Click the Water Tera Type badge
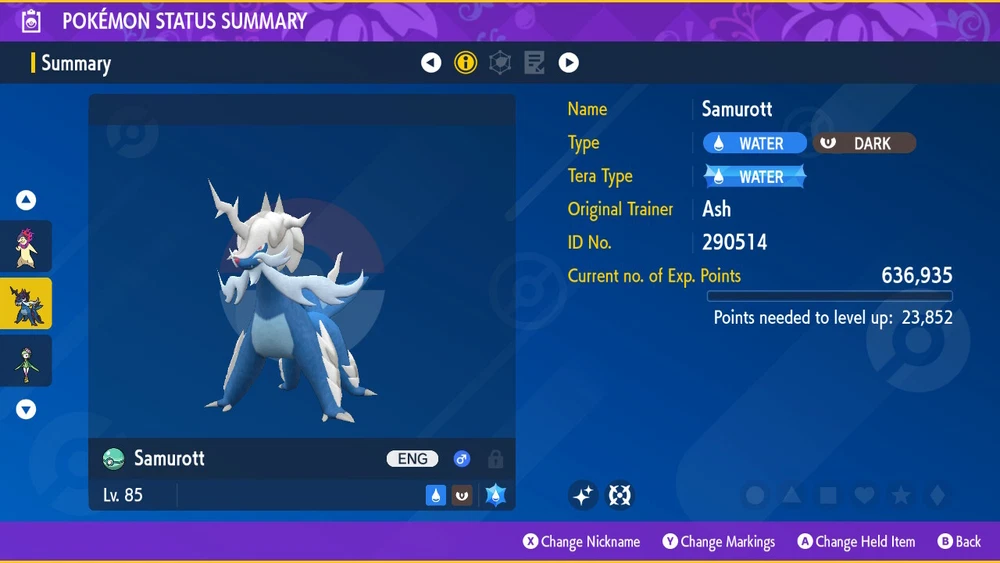The width and height of the screenshot is (1000, 563). click(755, 177)
